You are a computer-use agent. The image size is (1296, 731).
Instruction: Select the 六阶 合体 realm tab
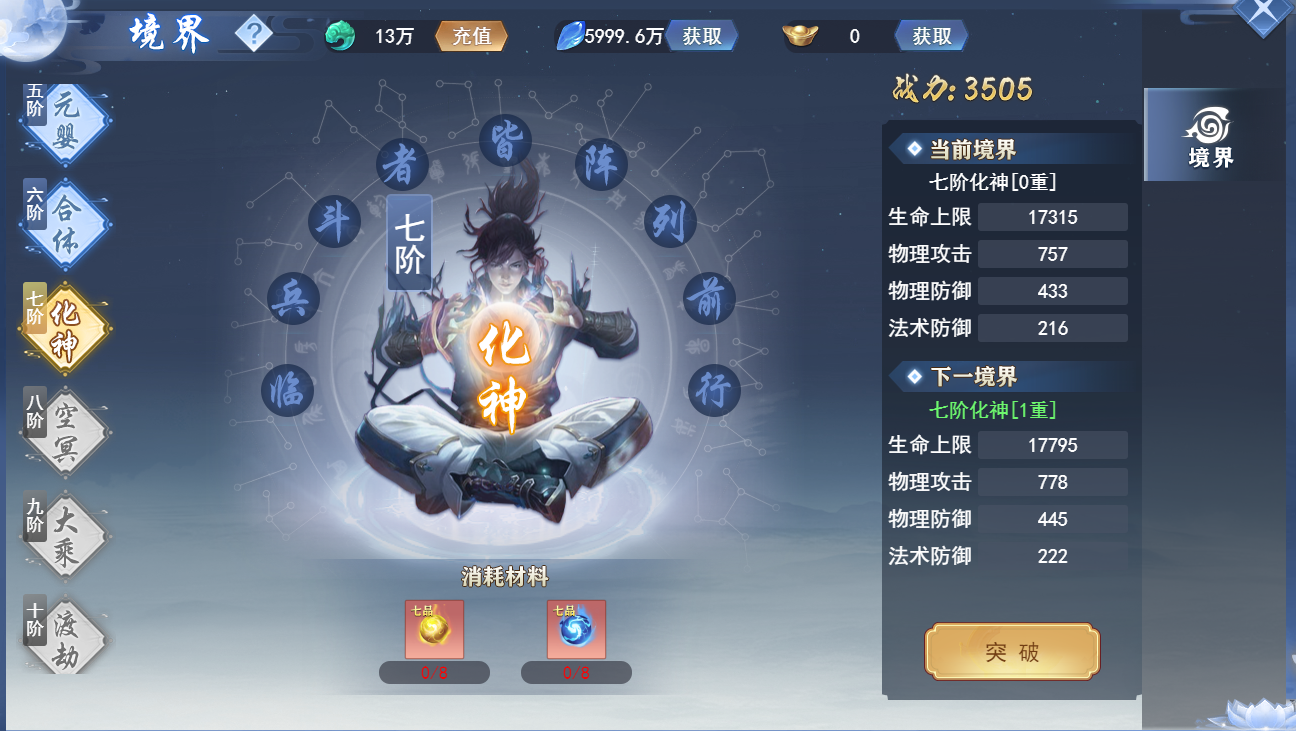click(66, 225)
